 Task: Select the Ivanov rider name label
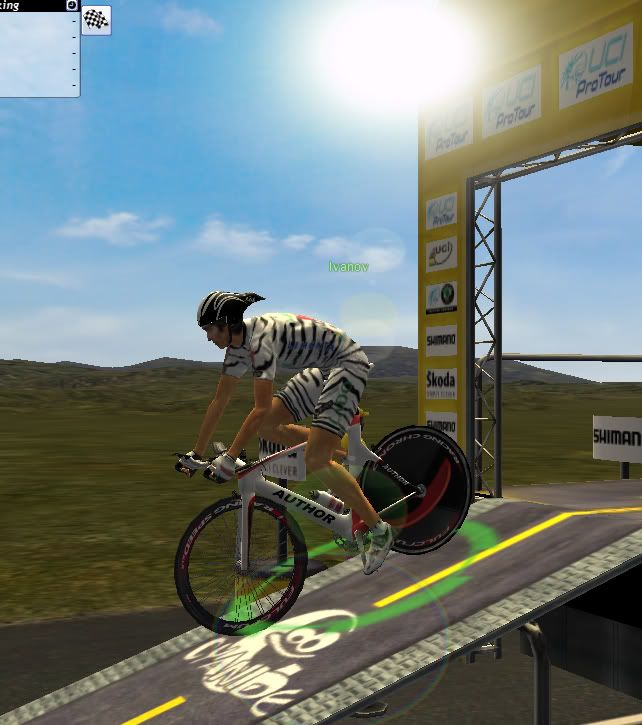coord(348,267)
